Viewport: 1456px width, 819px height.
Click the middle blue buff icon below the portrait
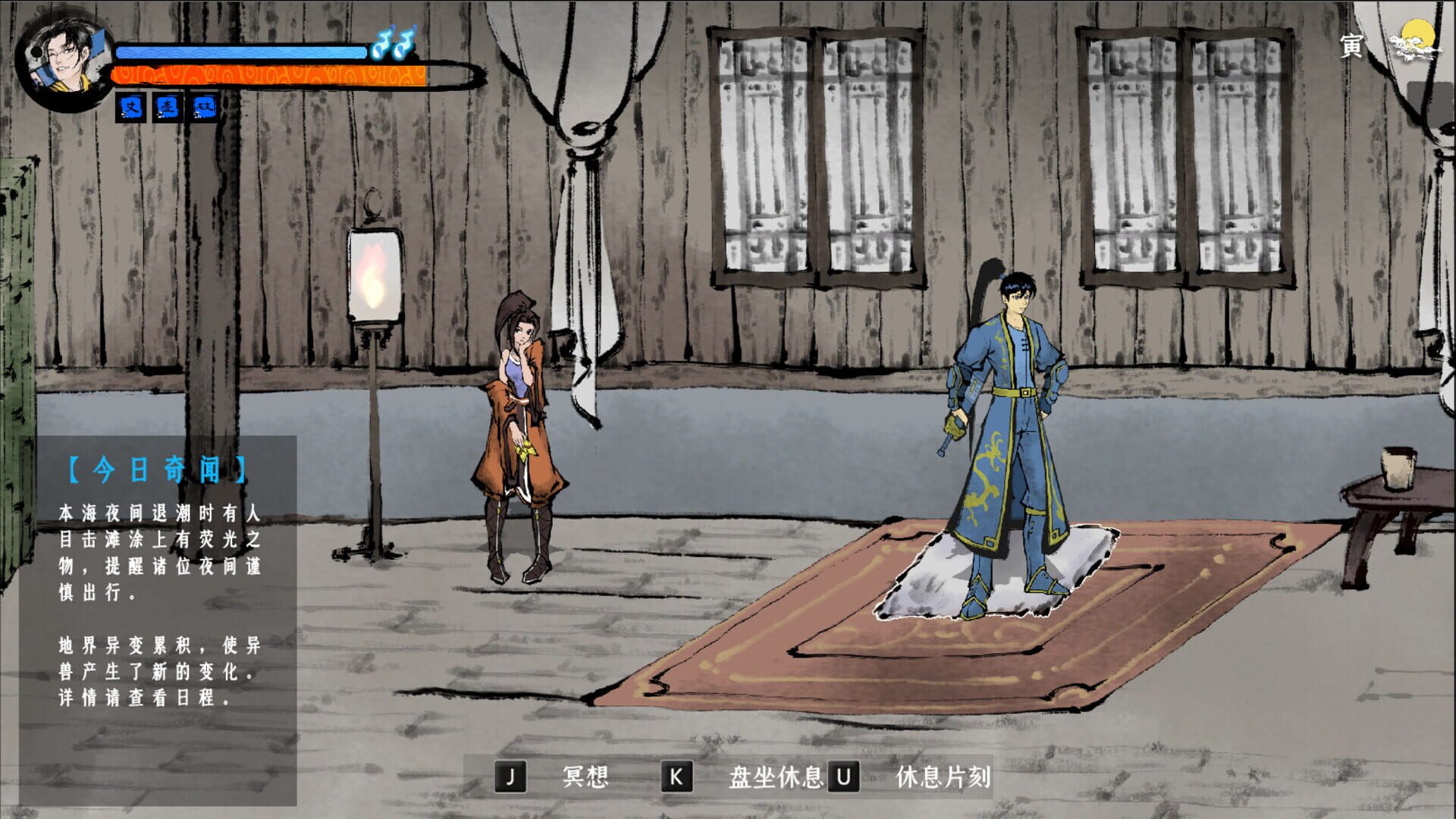pos(168,107)
